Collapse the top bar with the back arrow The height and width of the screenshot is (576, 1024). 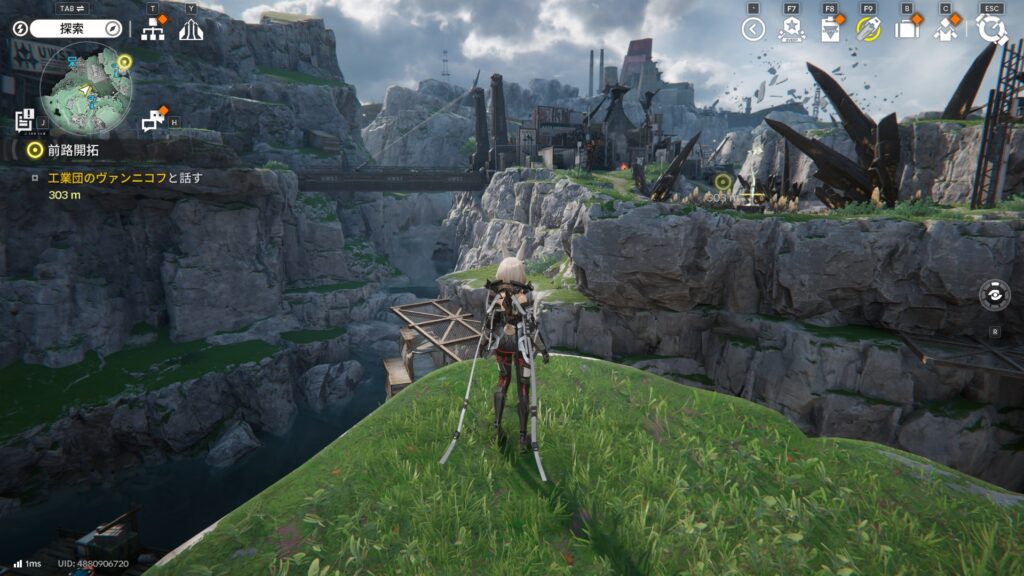click(x=753, y=29)
